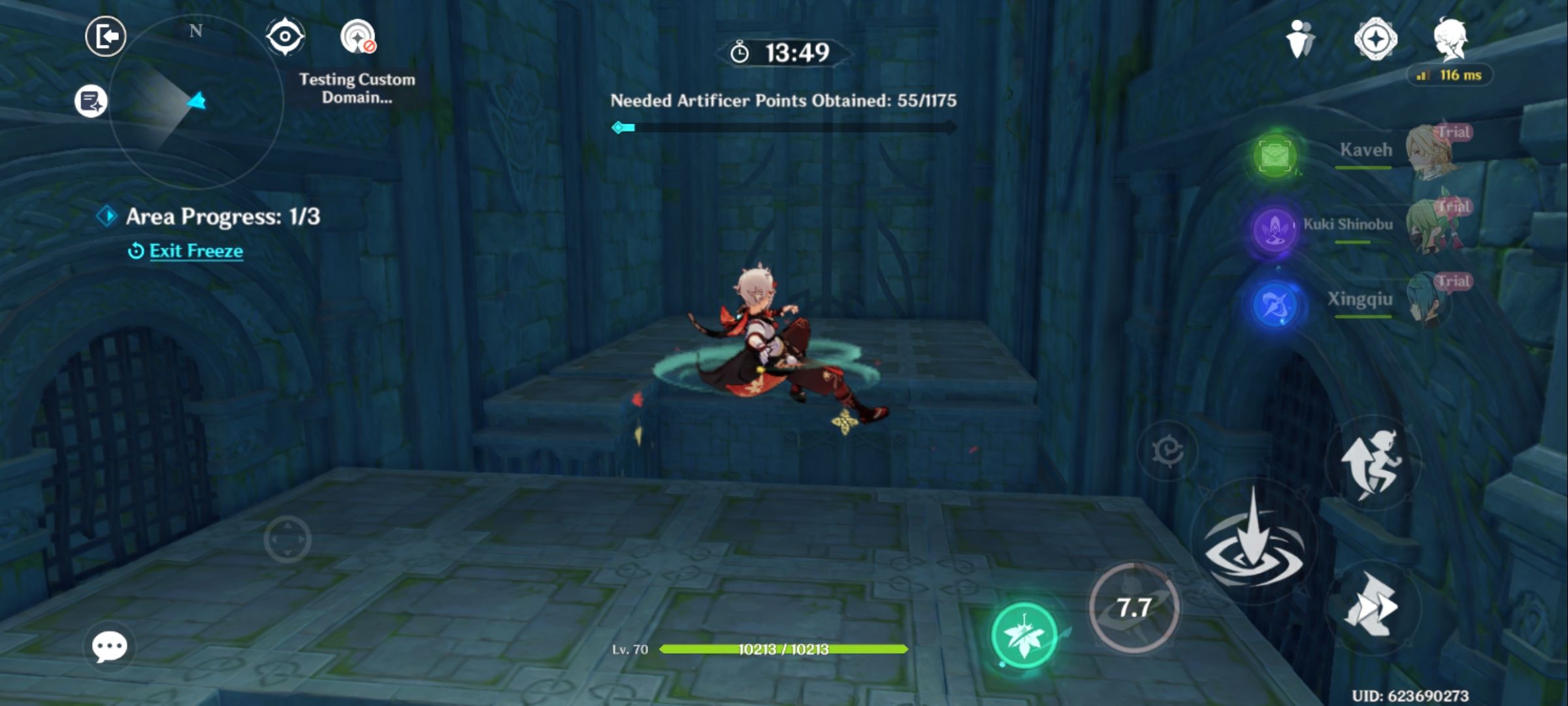Tap the challenge details eye icon
Viewport: 1568px width, 706px height.
pyautogui.click(x=286, y=37)
